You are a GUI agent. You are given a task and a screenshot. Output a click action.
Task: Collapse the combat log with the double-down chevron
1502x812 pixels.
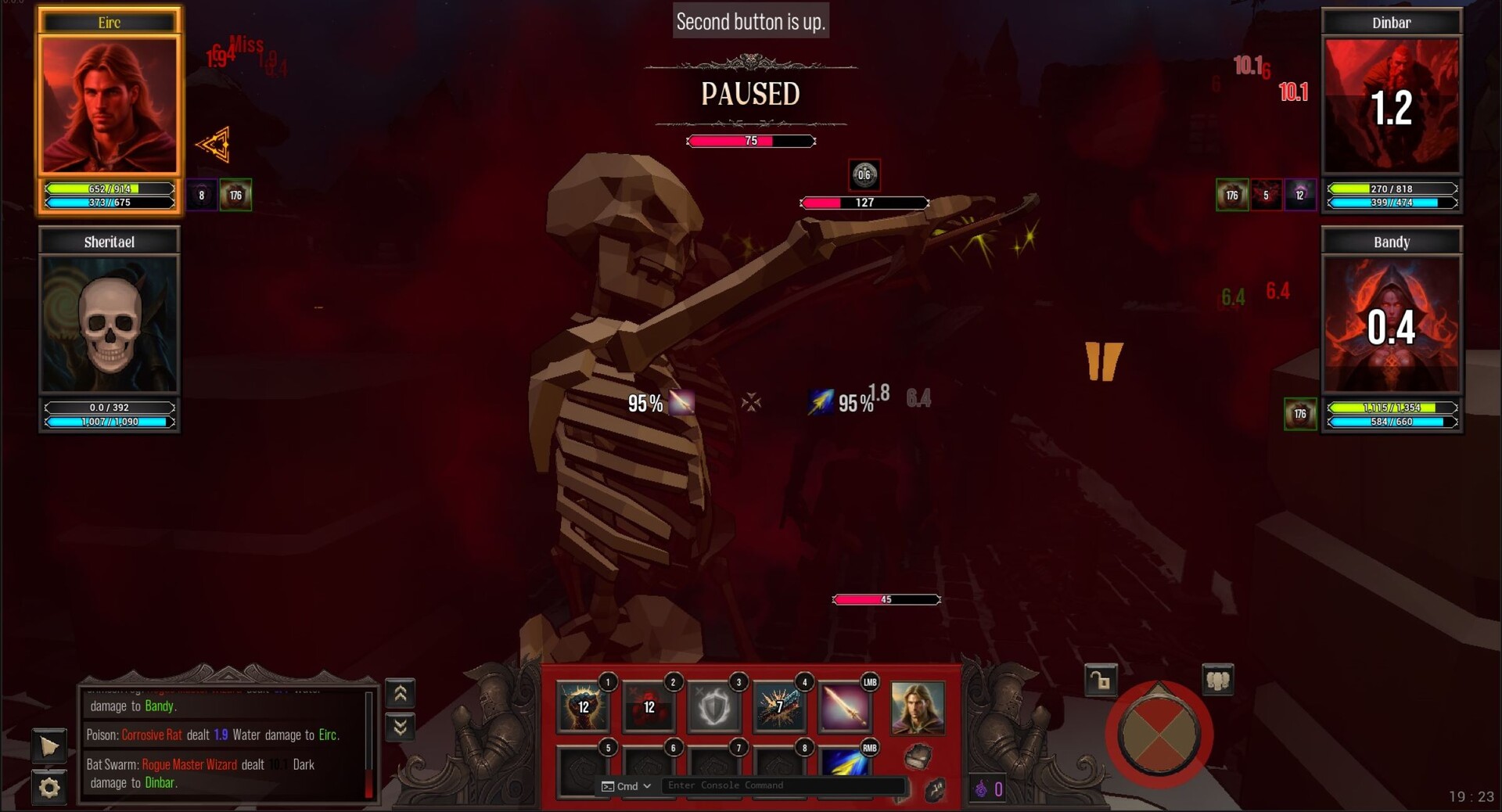tap(400, 728)
